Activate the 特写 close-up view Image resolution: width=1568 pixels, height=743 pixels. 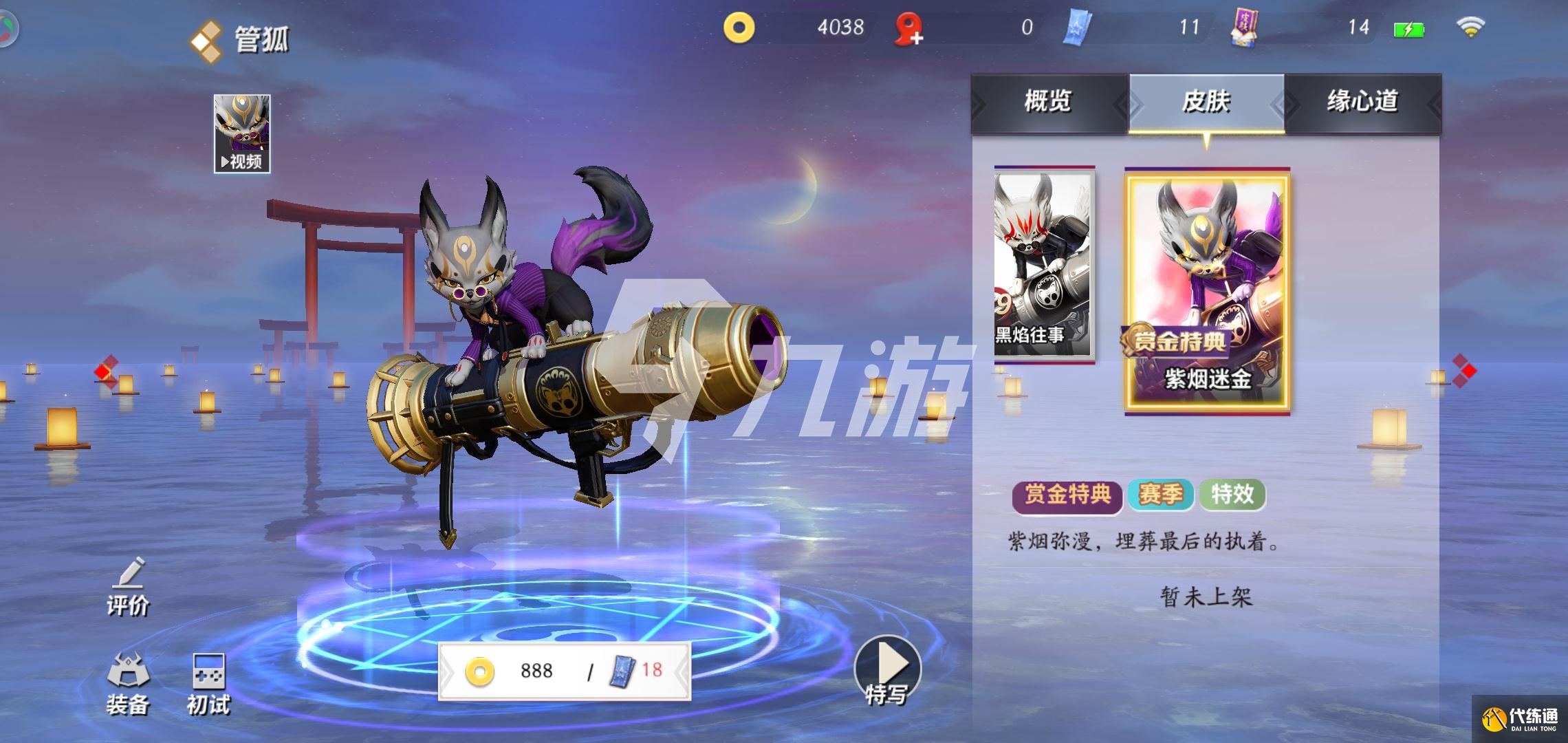pos(887,671)
